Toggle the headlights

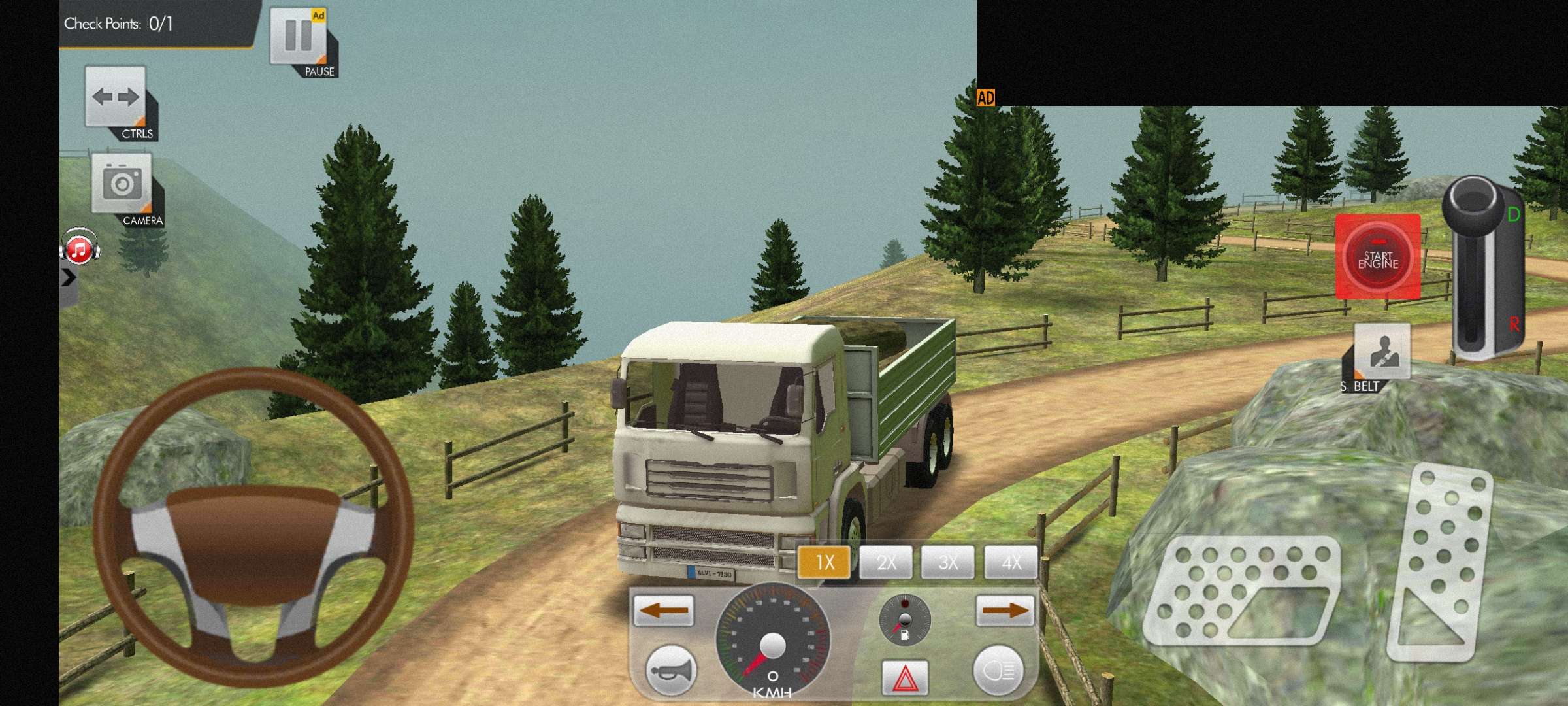(x=999, y=670)
